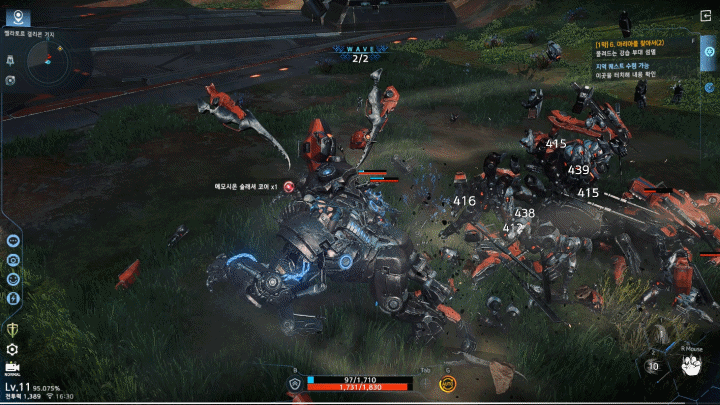Open the chat bubble icon
Screen dimensions: 720x405
14,240
